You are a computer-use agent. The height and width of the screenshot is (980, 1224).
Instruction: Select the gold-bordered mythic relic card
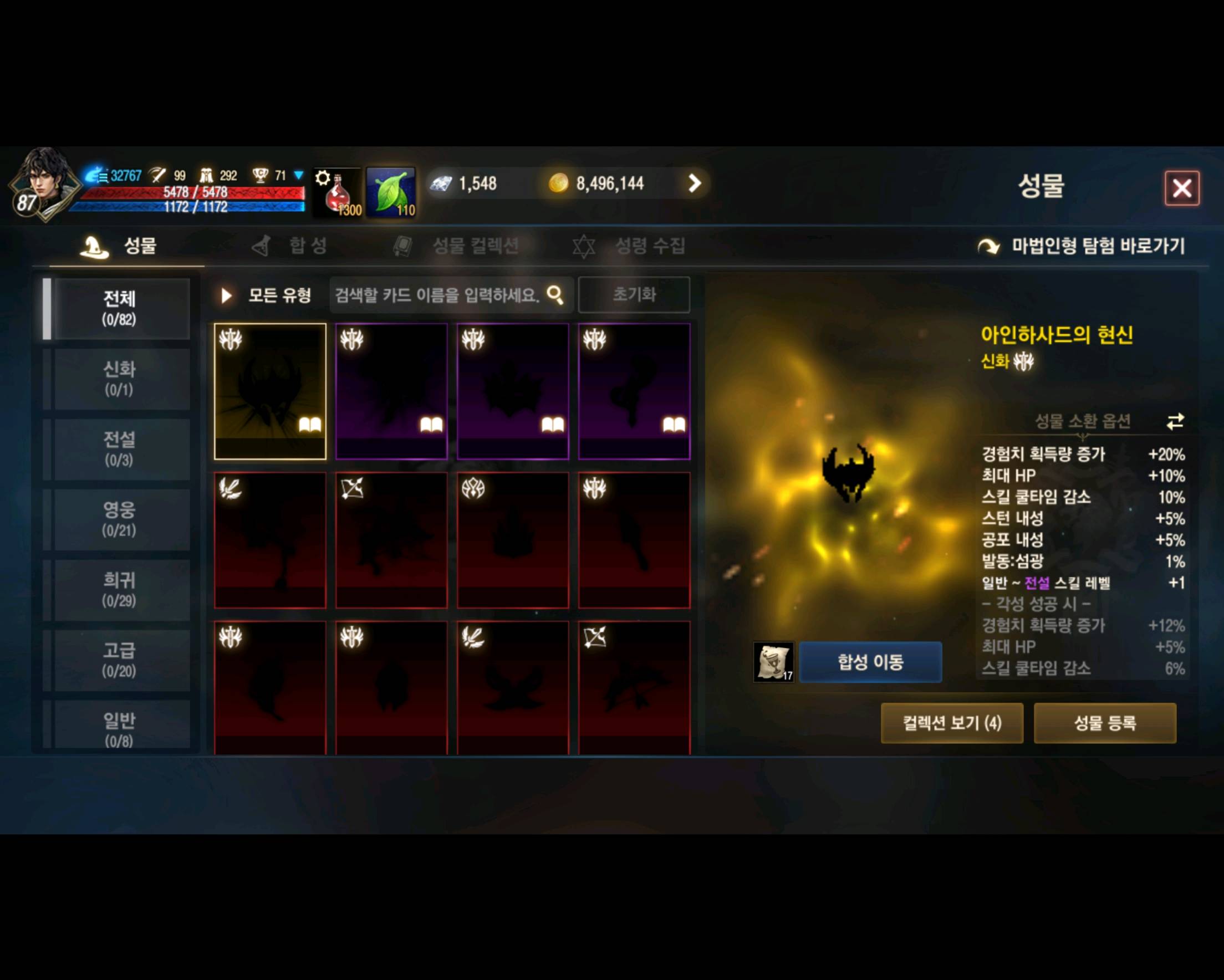(x=270, y=391)
